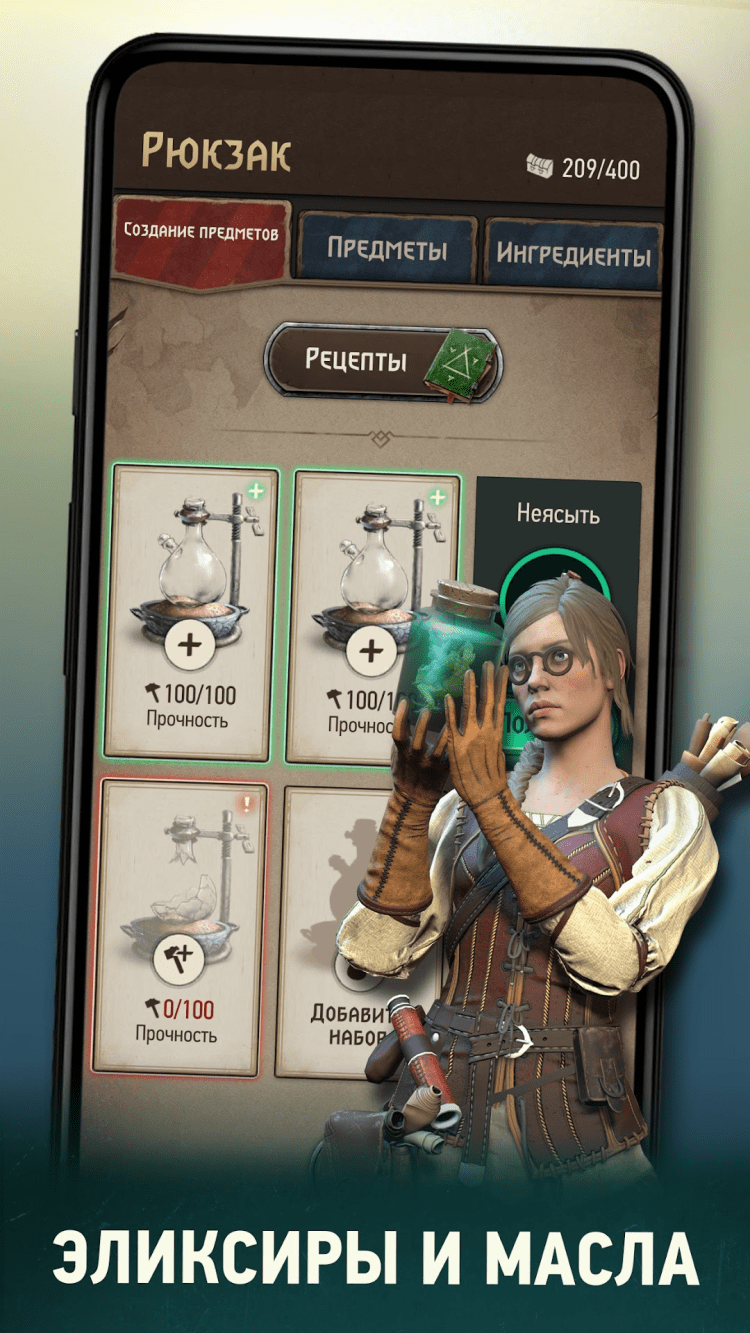Select the Ингредиенты tab
The width and height of the screenshot is (750, 1333).
click(572, 253)
